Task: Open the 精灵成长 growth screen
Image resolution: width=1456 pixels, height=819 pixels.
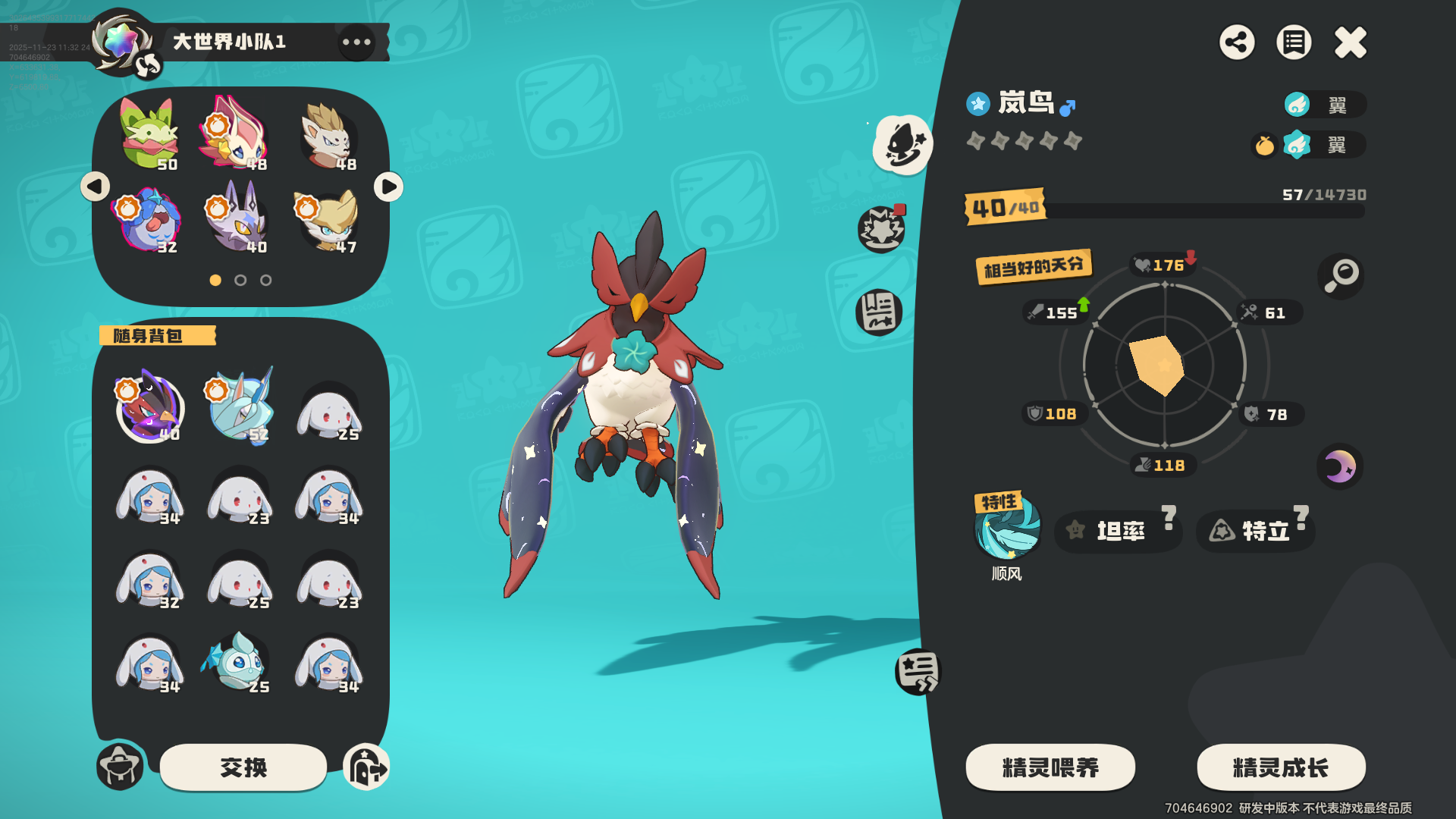Action: pos(1281,767)
